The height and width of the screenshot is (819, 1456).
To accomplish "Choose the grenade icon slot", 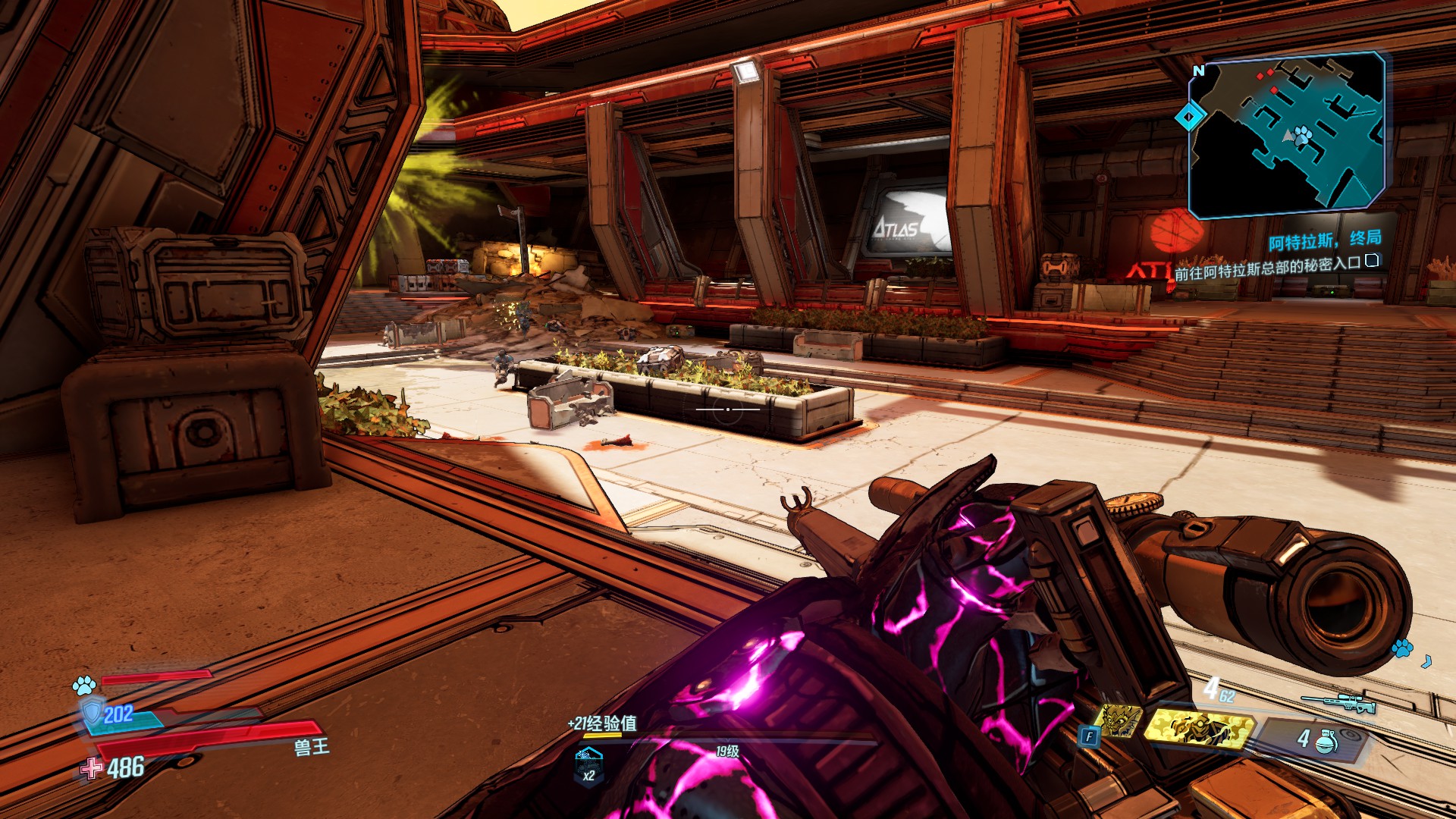I will tap(1325, 740).
